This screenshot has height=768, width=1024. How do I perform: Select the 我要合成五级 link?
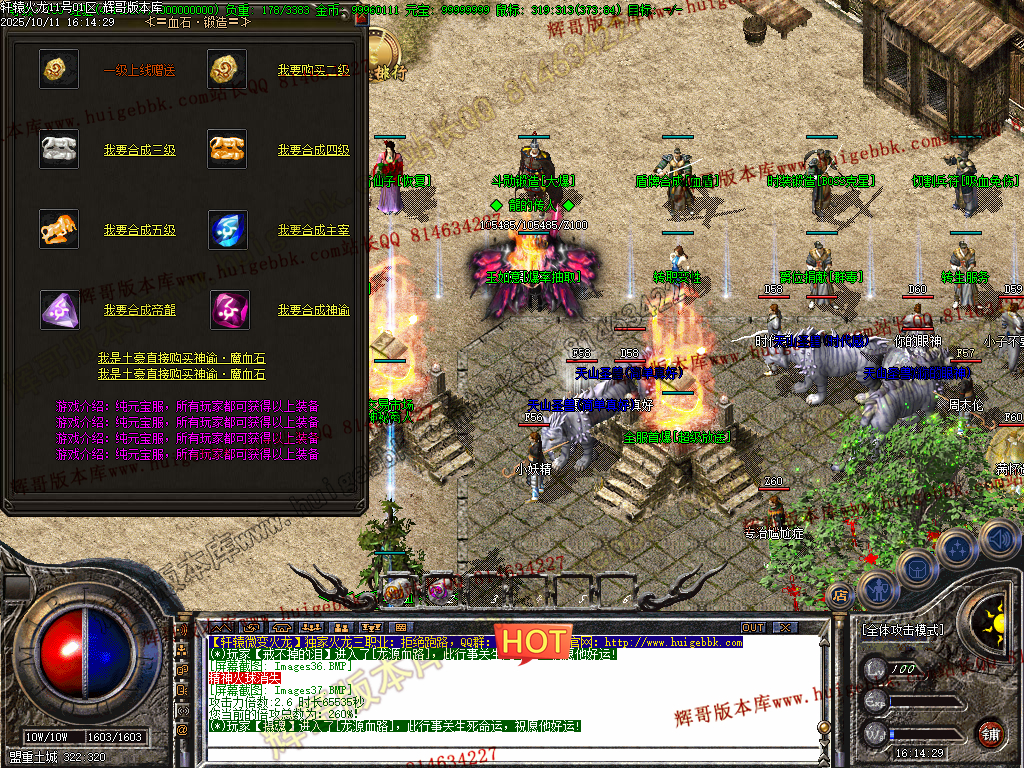[139, 230]
